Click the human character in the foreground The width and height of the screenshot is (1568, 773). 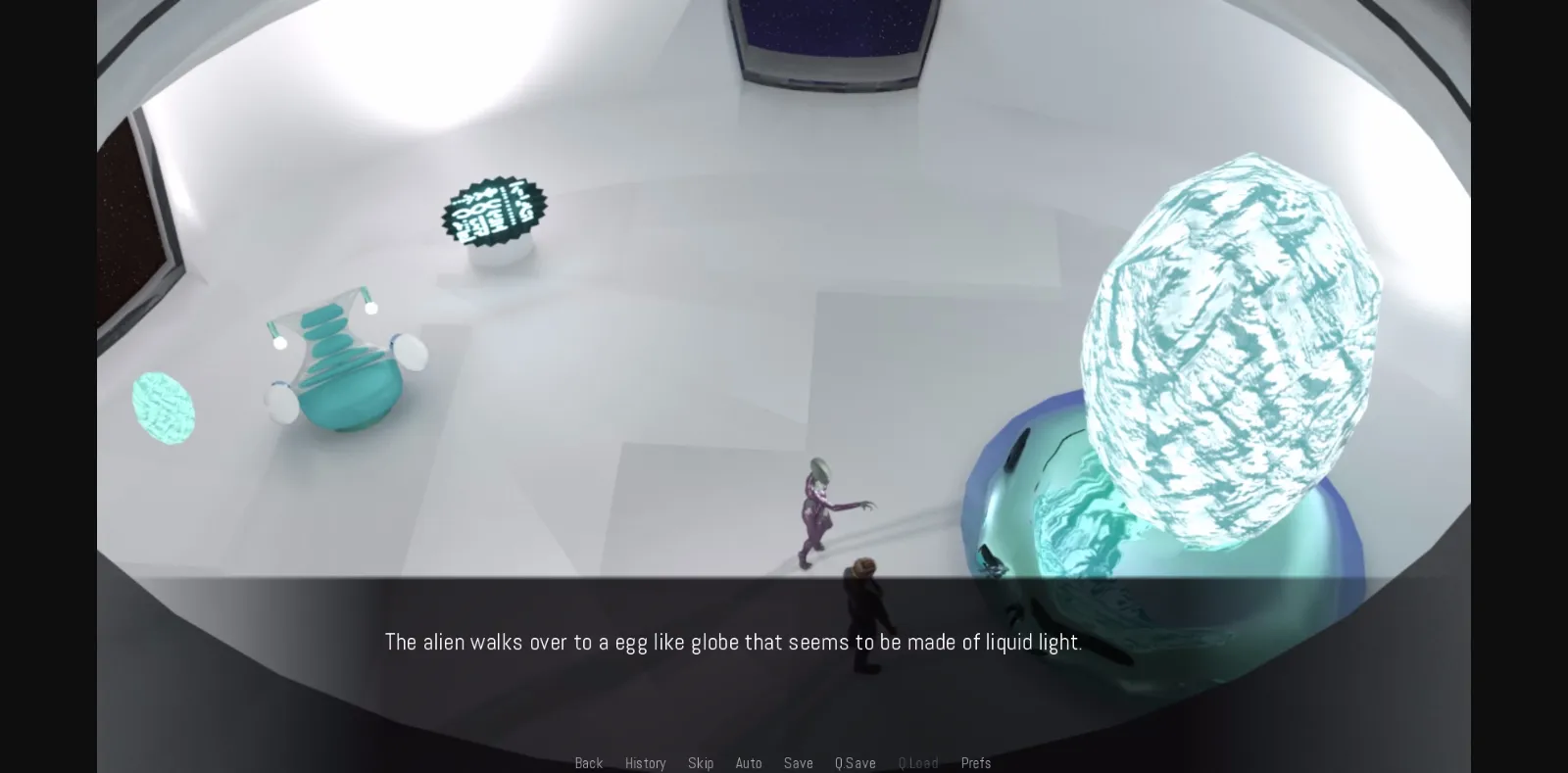tap(864, 607)
